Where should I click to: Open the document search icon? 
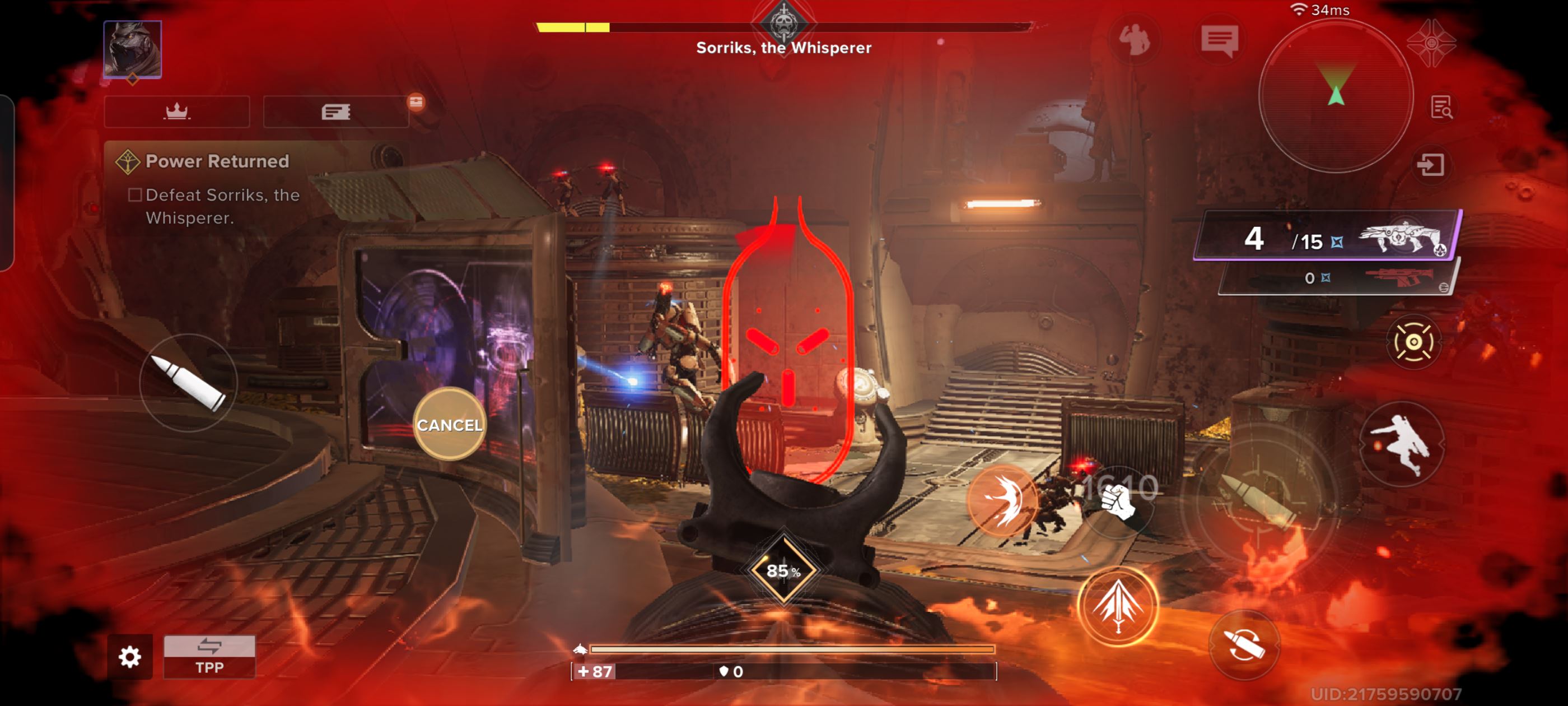tap(1440, 108)
